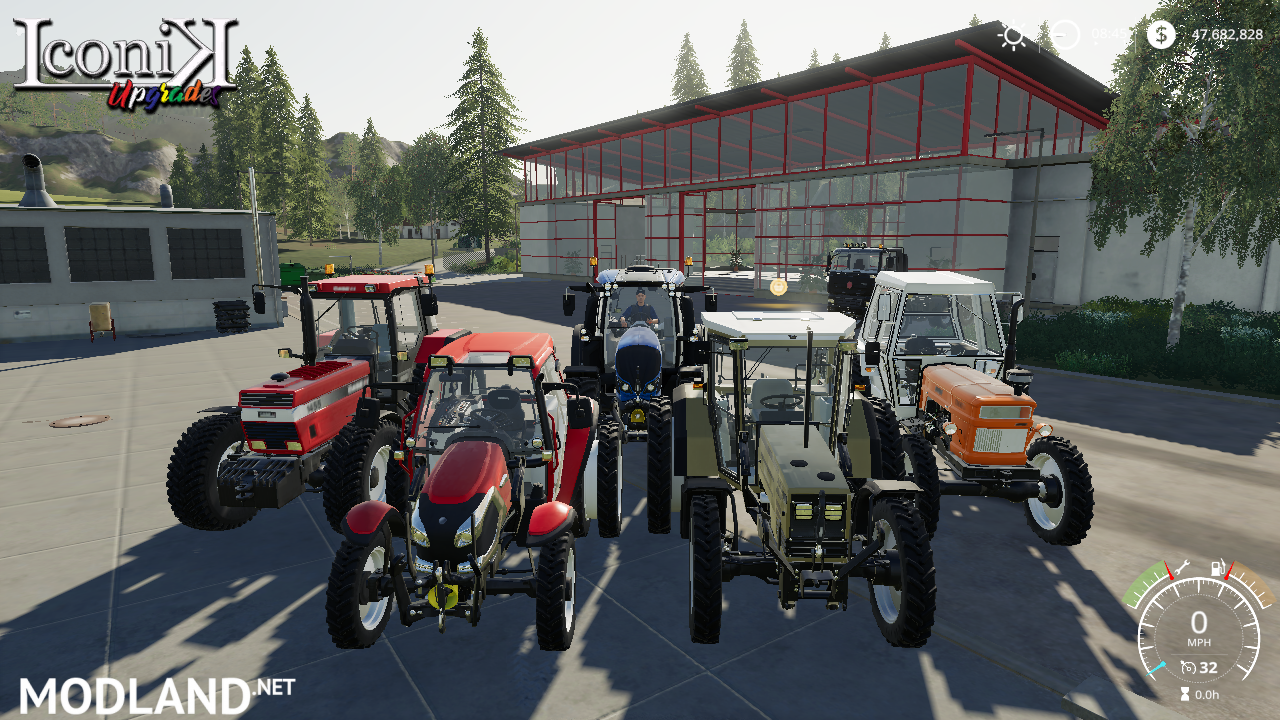Toggle the cruise control speed icon
The height and width of the screenshot is (720, 1280).
point(1188,667)
